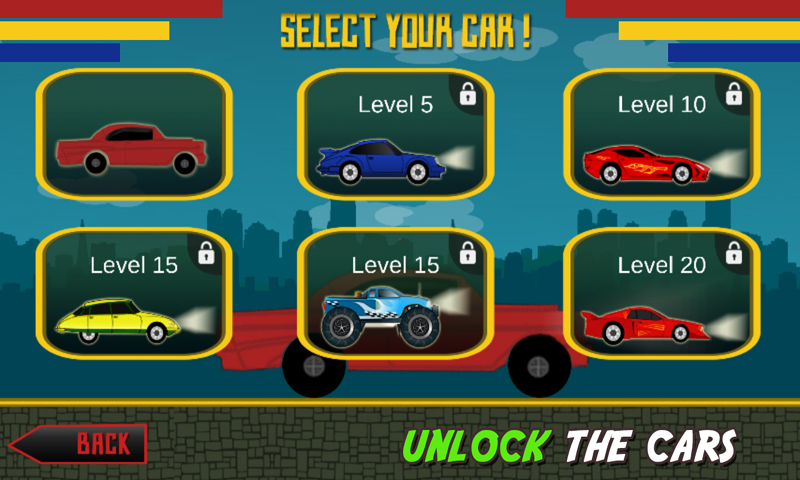Image resolution: width=800 pixels, height=480 pixels.
Task: Select the yellow Level 15 car
Action: [134, 294]
